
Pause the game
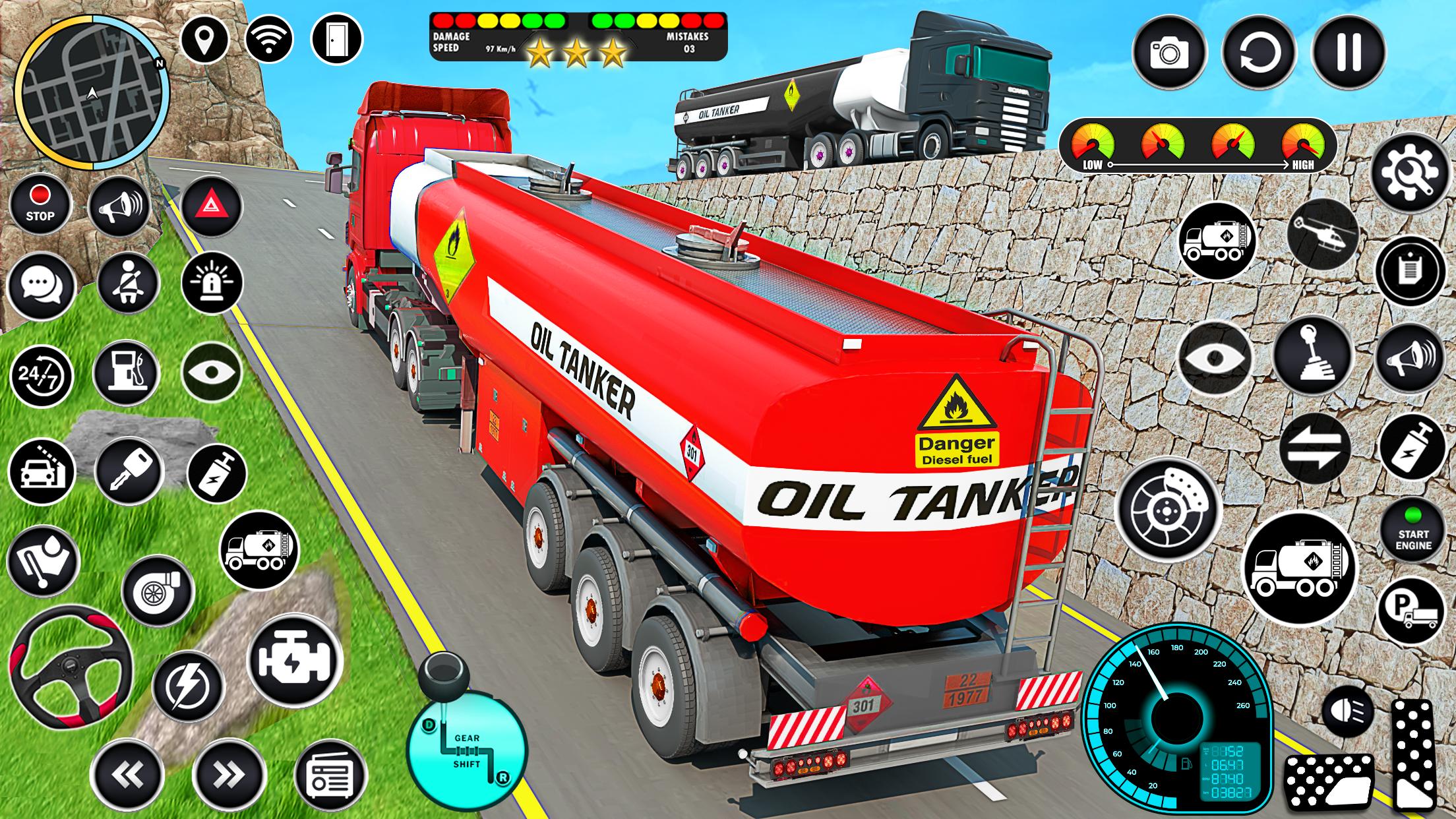tap(1347, 52)
